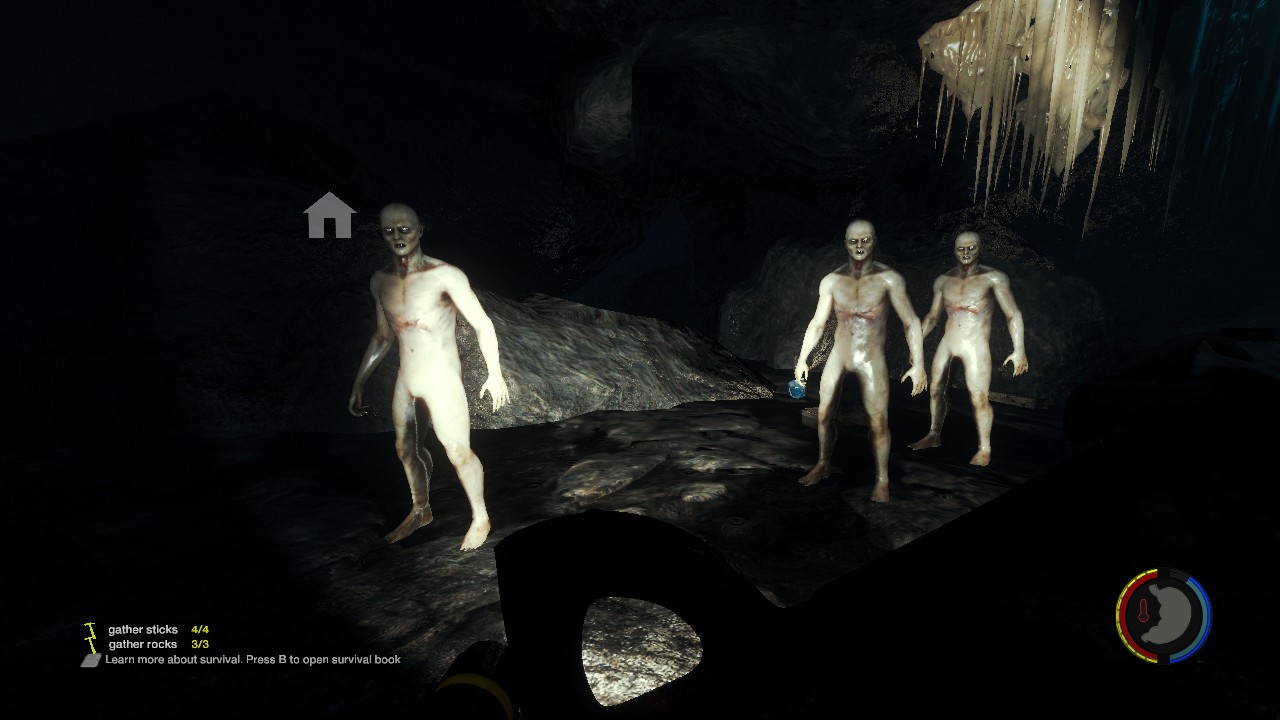Click the home base marker icon

(329, 215)
